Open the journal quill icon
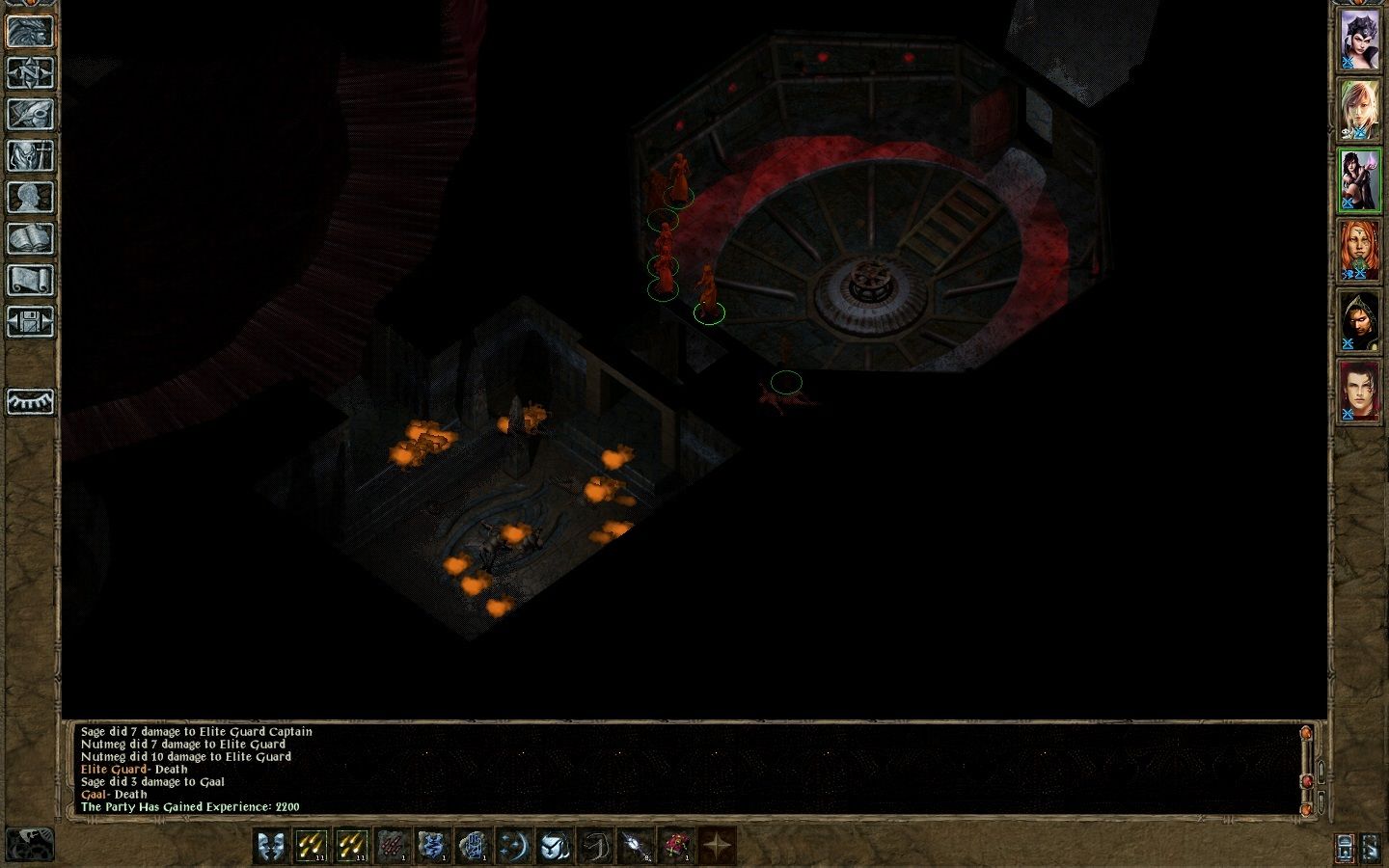 pyautogui.click(x=30, y=114)
